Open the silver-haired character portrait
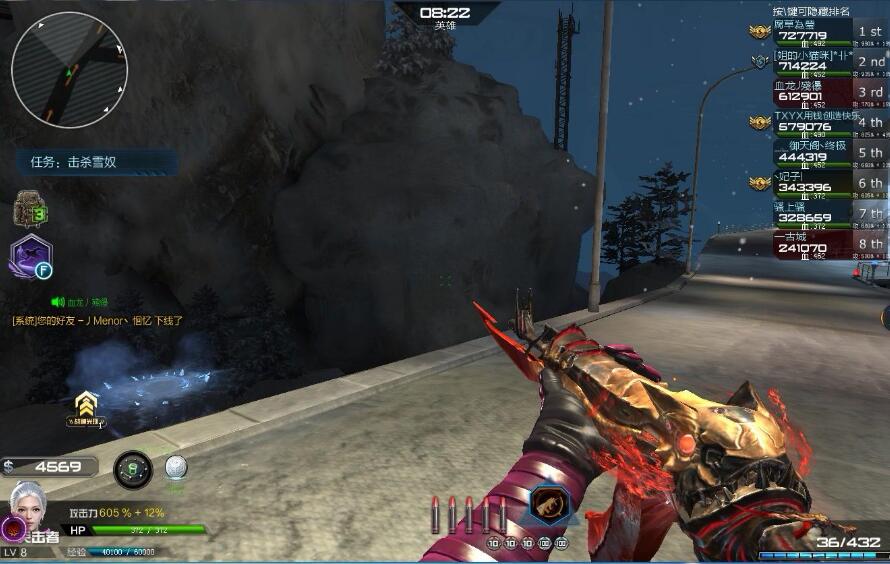 28,504
